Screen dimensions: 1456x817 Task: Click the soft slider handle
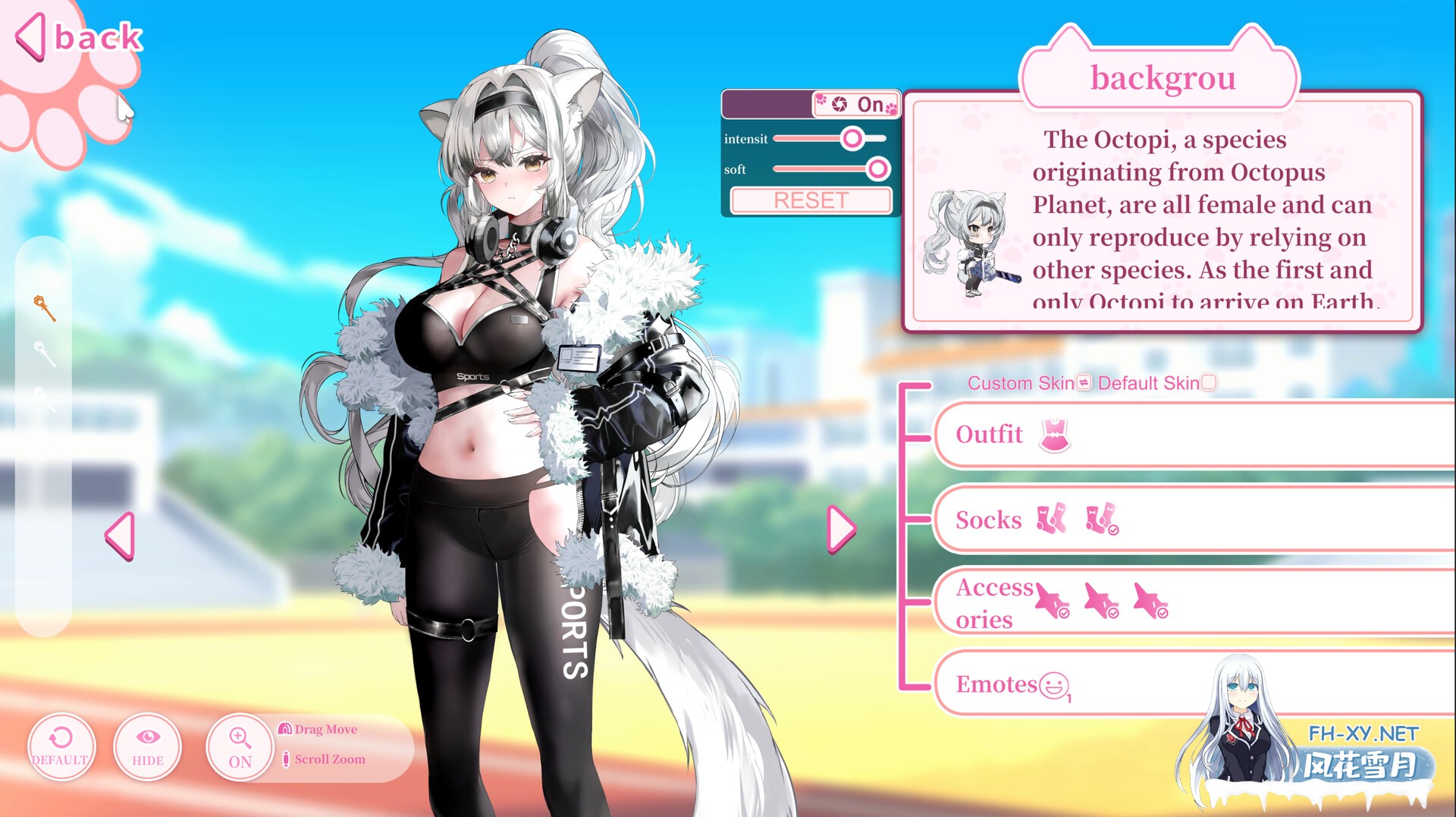click(878, 169)
